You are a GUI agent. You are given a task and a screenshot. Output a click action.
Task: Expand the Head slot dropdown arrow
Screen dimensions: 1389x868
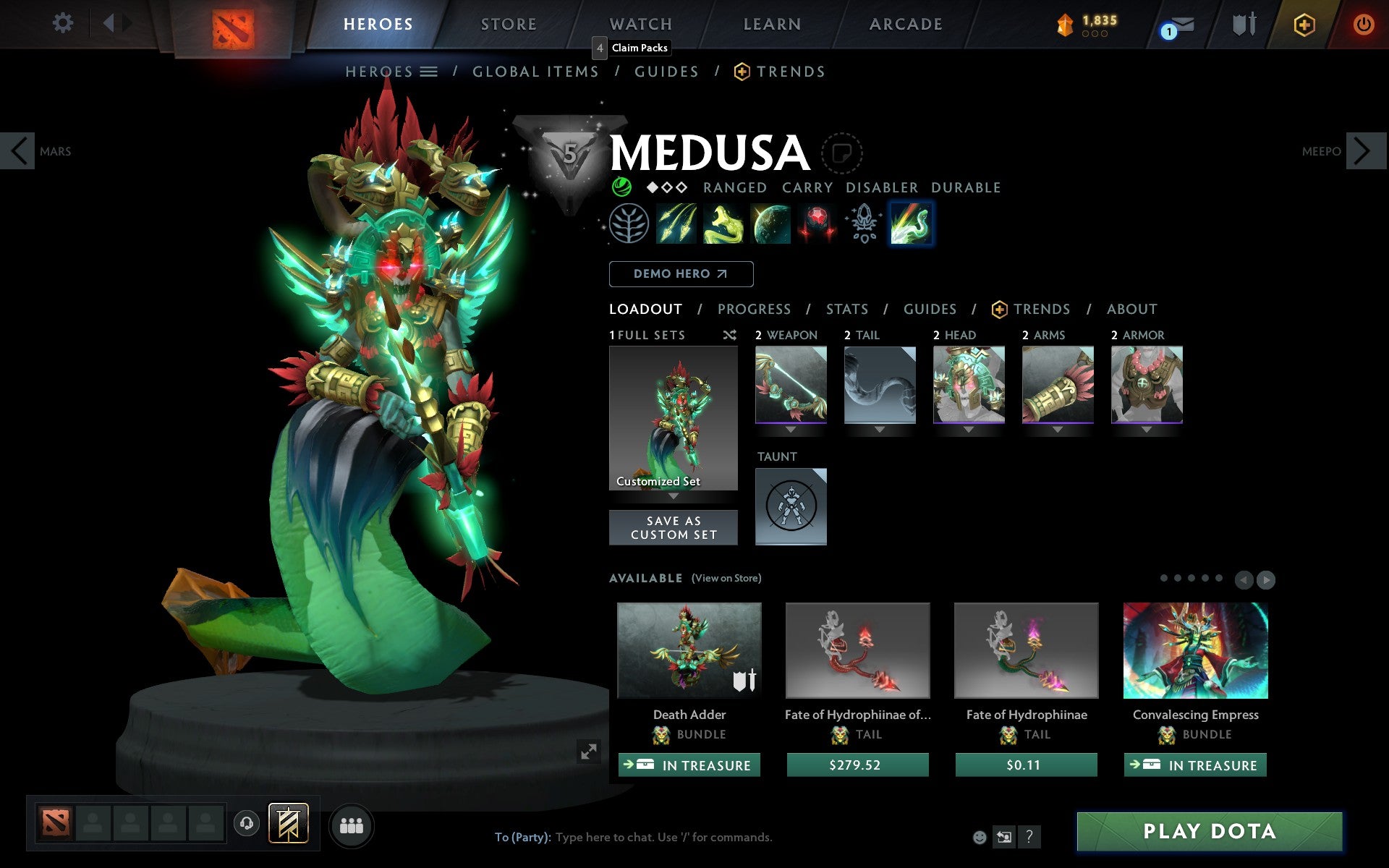pyautogui.click(x=969, y=430)
